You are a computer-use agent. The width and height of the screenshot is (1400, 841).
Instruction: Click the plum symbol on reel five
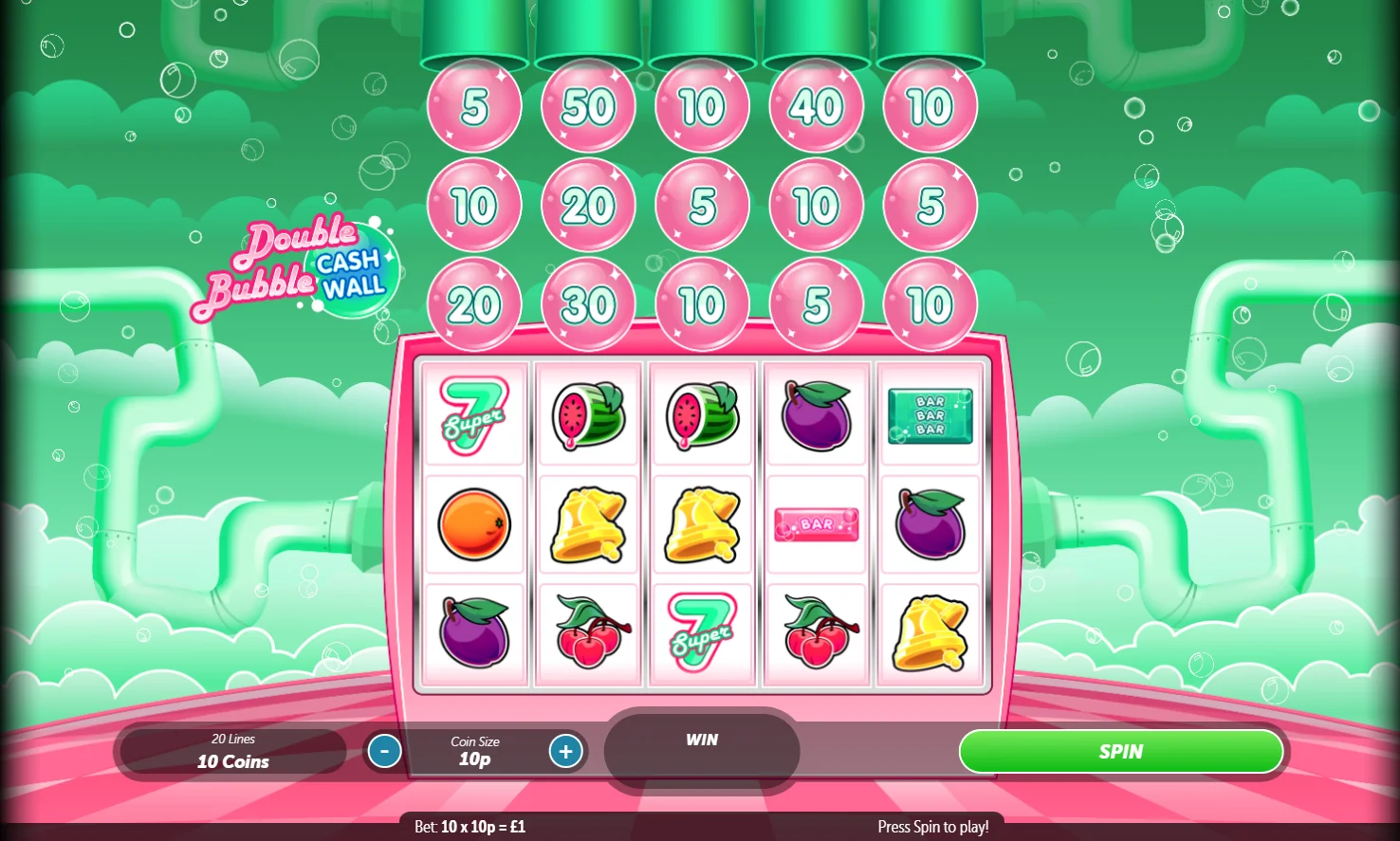930,523
